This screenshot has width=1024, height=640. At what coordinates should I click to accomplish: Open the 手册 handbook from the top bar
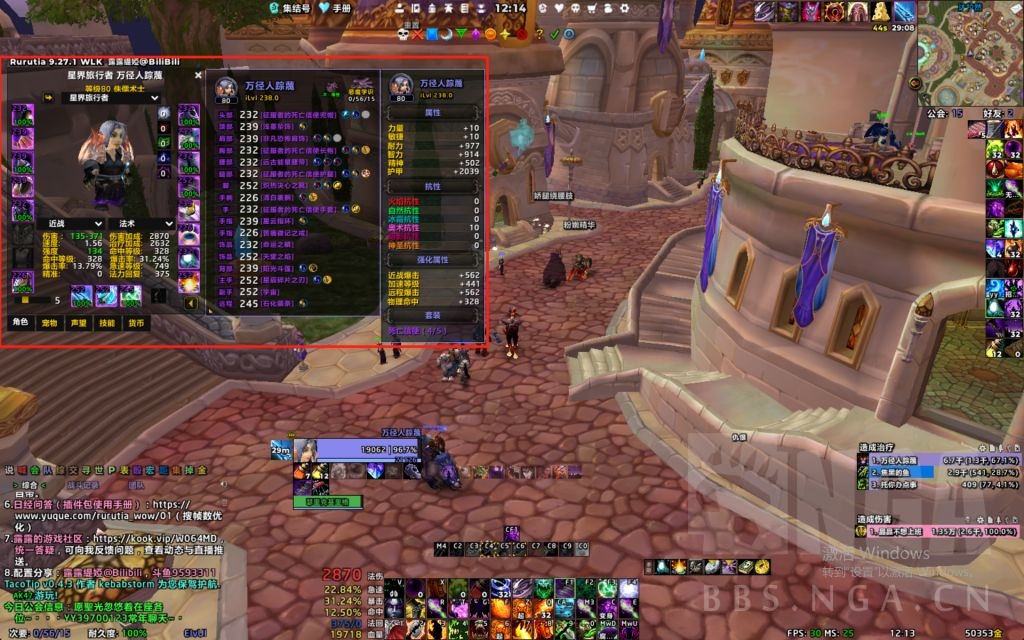[336, 7]
